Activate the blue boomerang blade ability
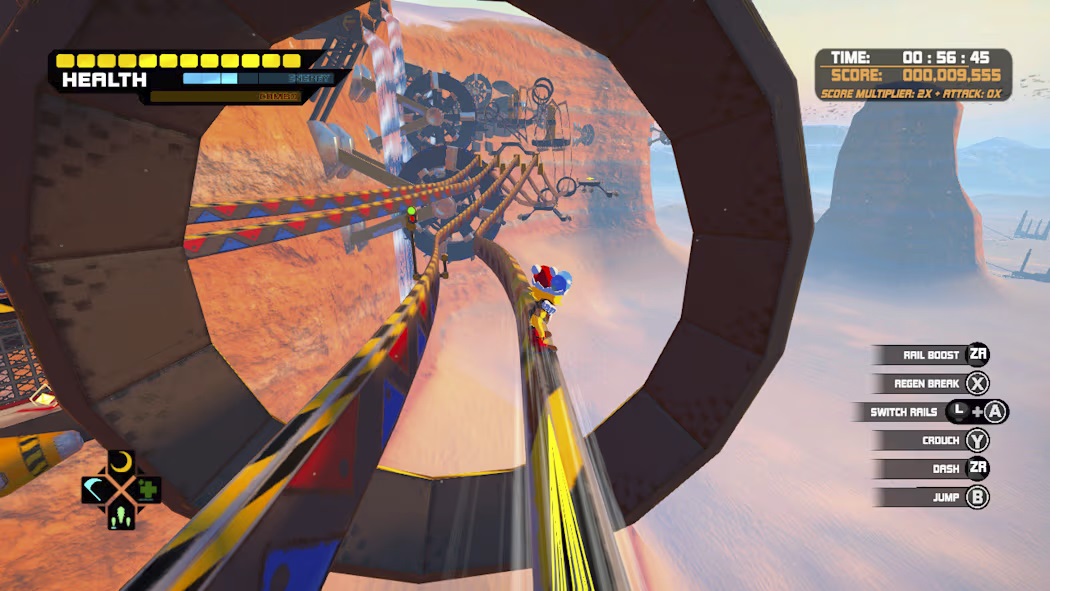This screenshot has width=1071, height=591. click(94, 490)
